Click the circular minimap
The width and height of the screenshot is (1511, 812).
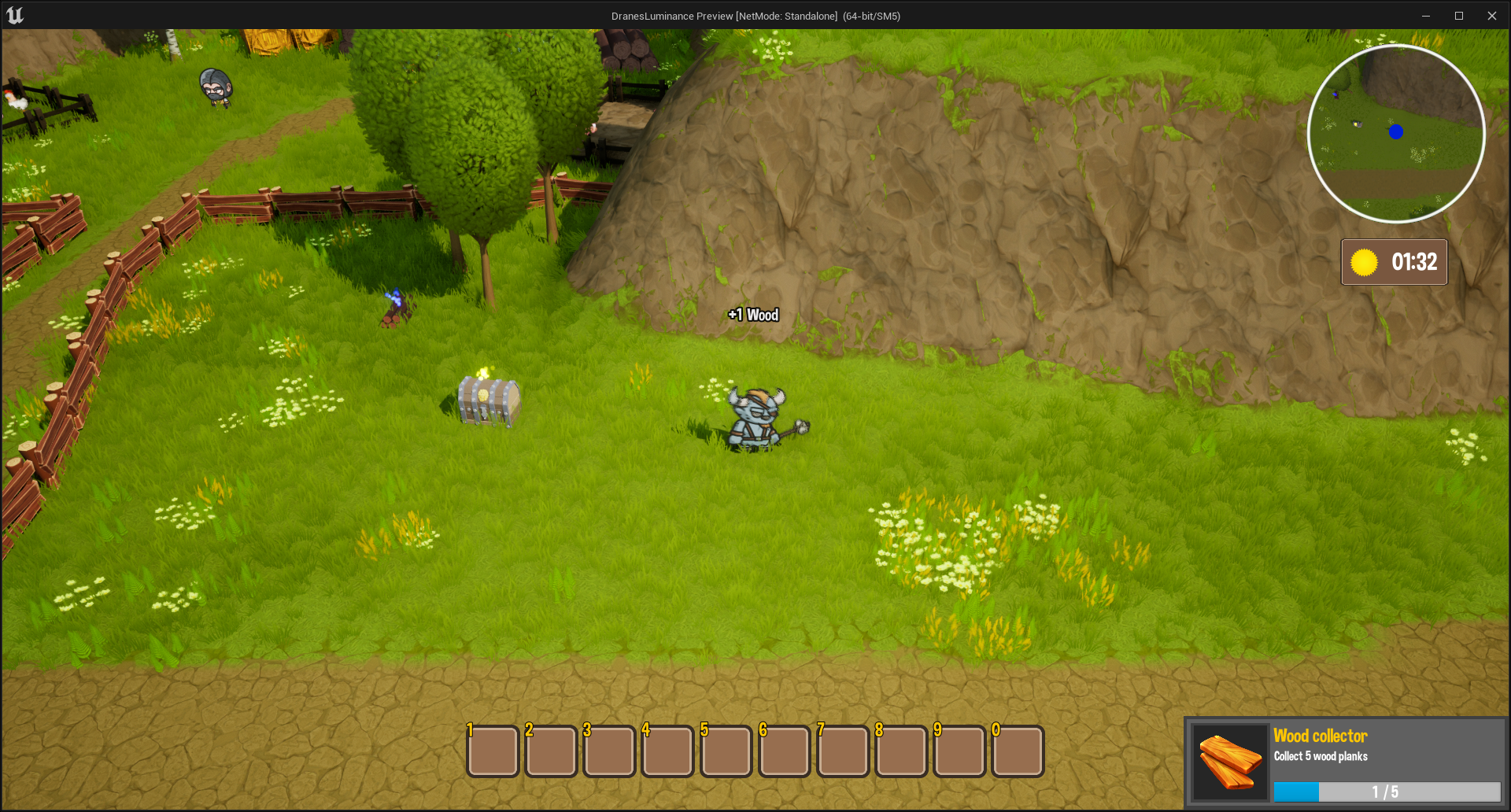(x=1396, y=134)
